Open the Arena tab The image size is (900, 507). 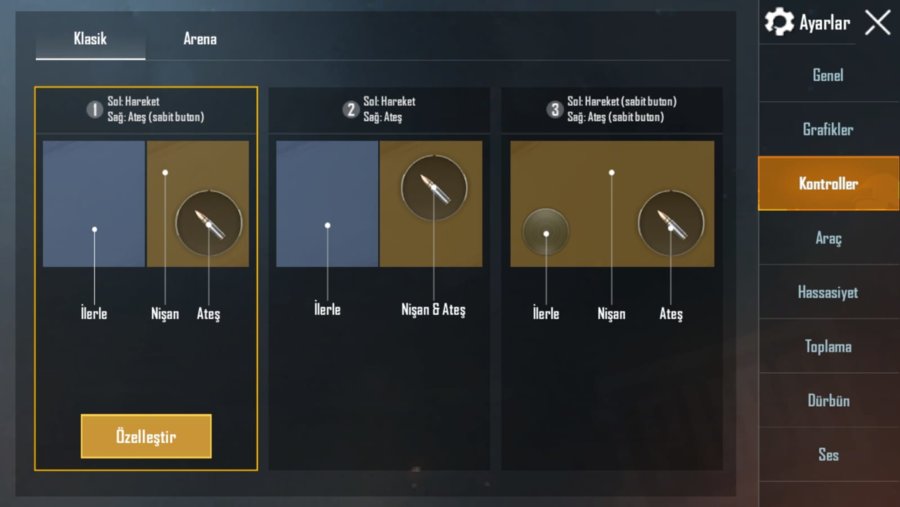200,39
